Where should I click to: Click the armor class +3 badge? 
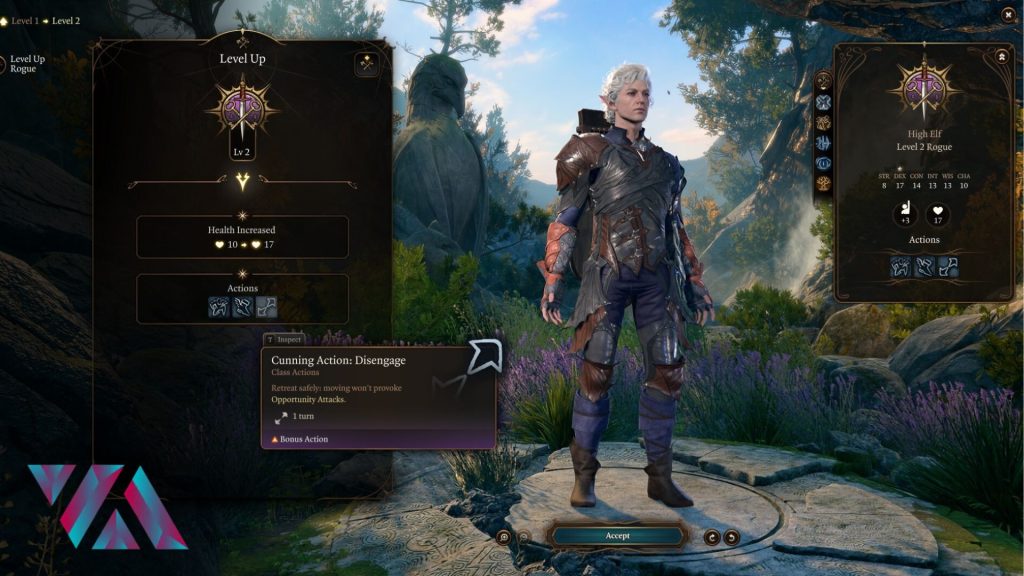coord(905,214)
